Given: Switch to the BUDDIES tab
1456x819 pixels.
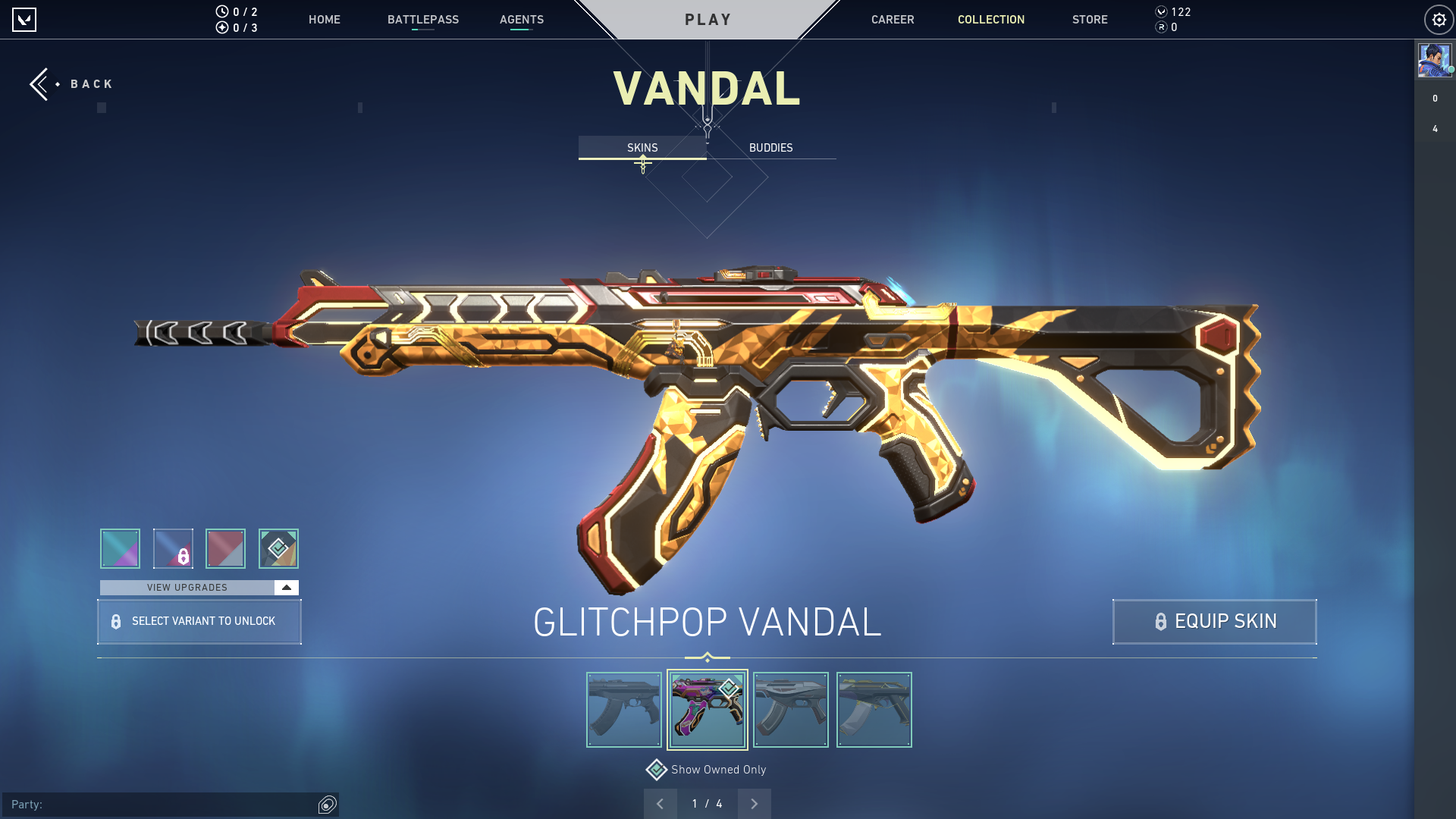Looking at the screenshot, I should pyautogui.click(x=770, y=148).
